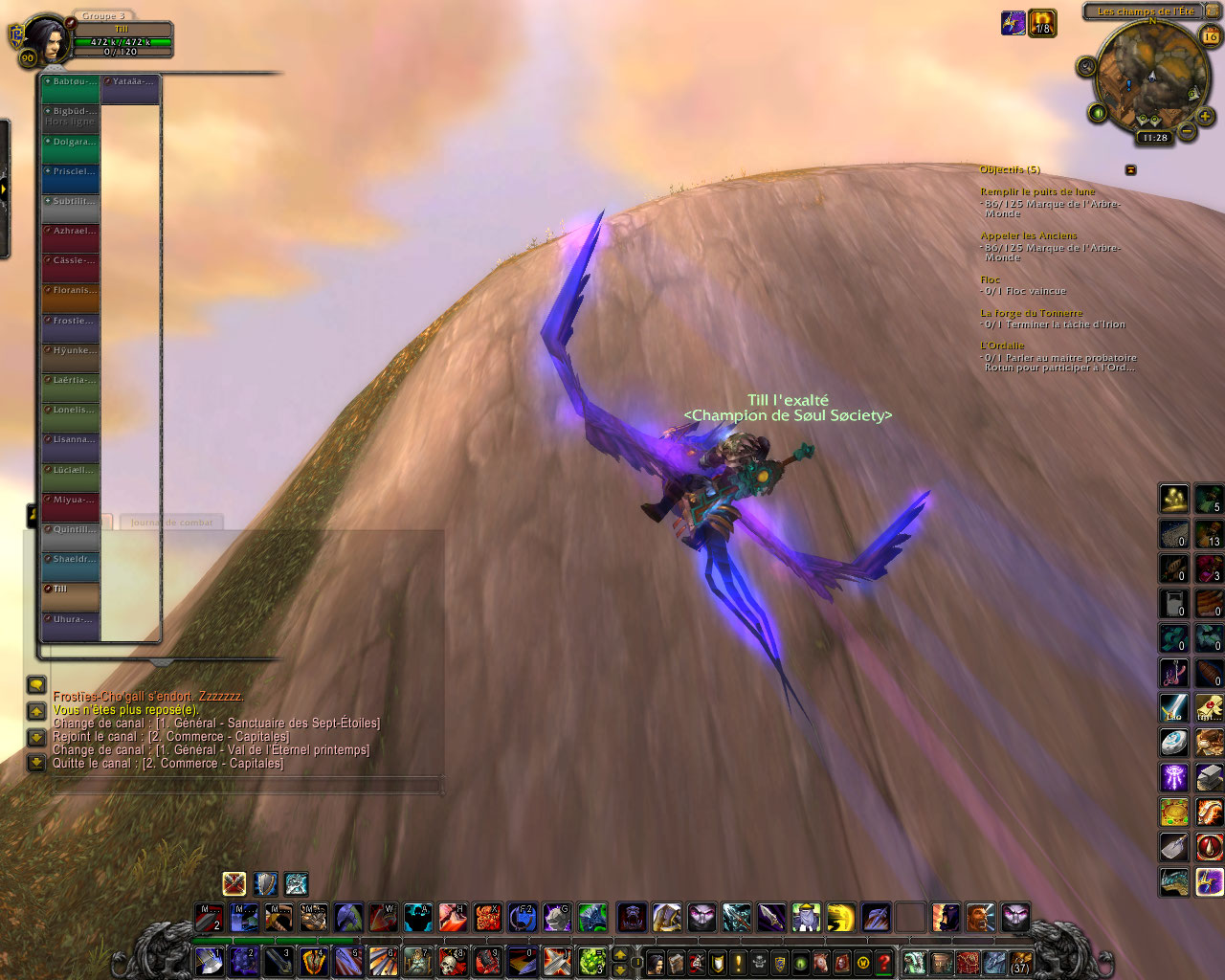Image resolution: width=1225 pixels, height=980 pixels.
Task: Open the L'Ordalie quest objective
Action: (x=1002, y=345)
